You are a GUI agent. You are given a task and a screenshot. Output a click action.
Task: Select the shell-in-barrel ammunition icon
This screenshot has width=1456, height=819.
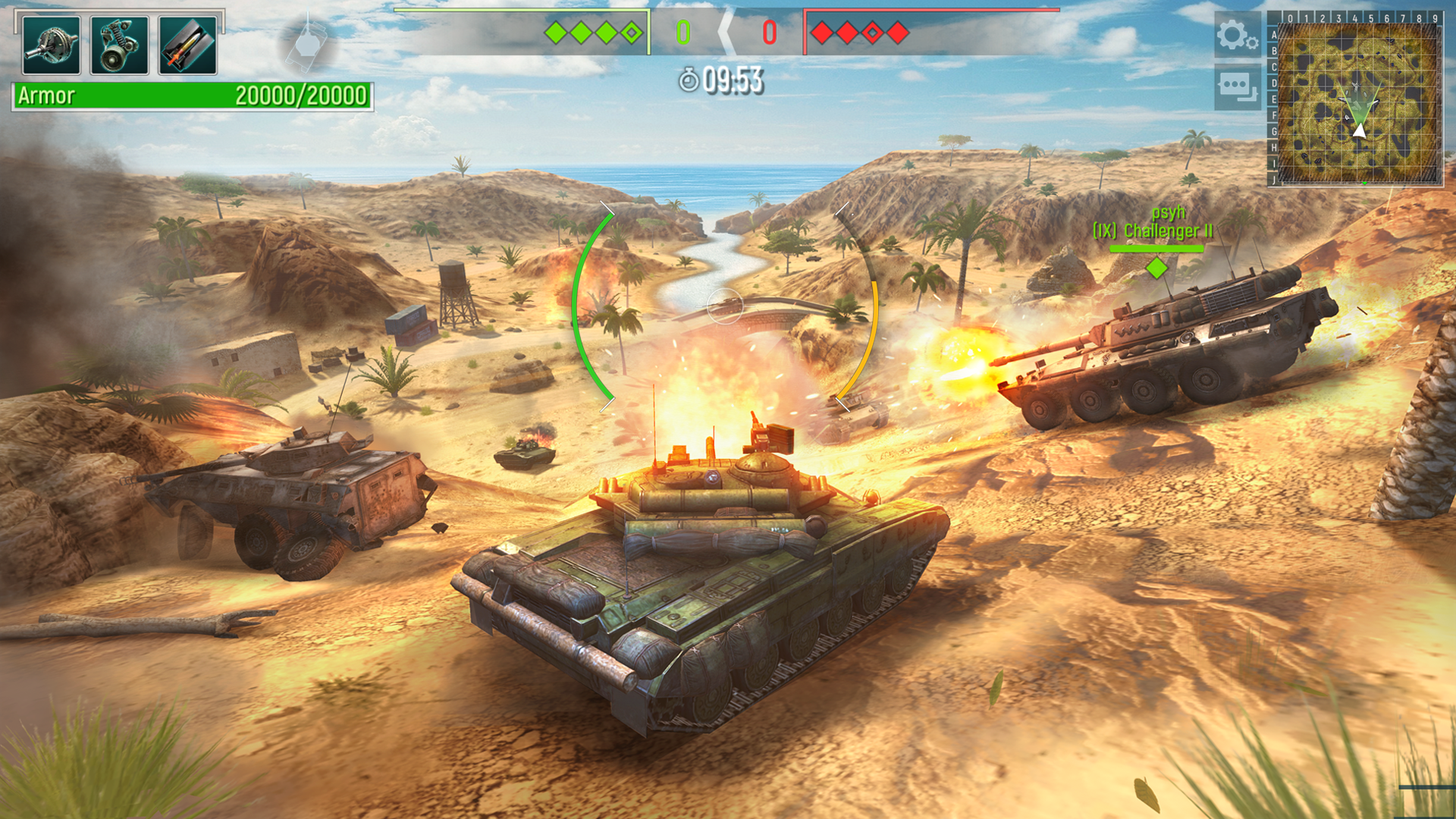click(187, 45)
